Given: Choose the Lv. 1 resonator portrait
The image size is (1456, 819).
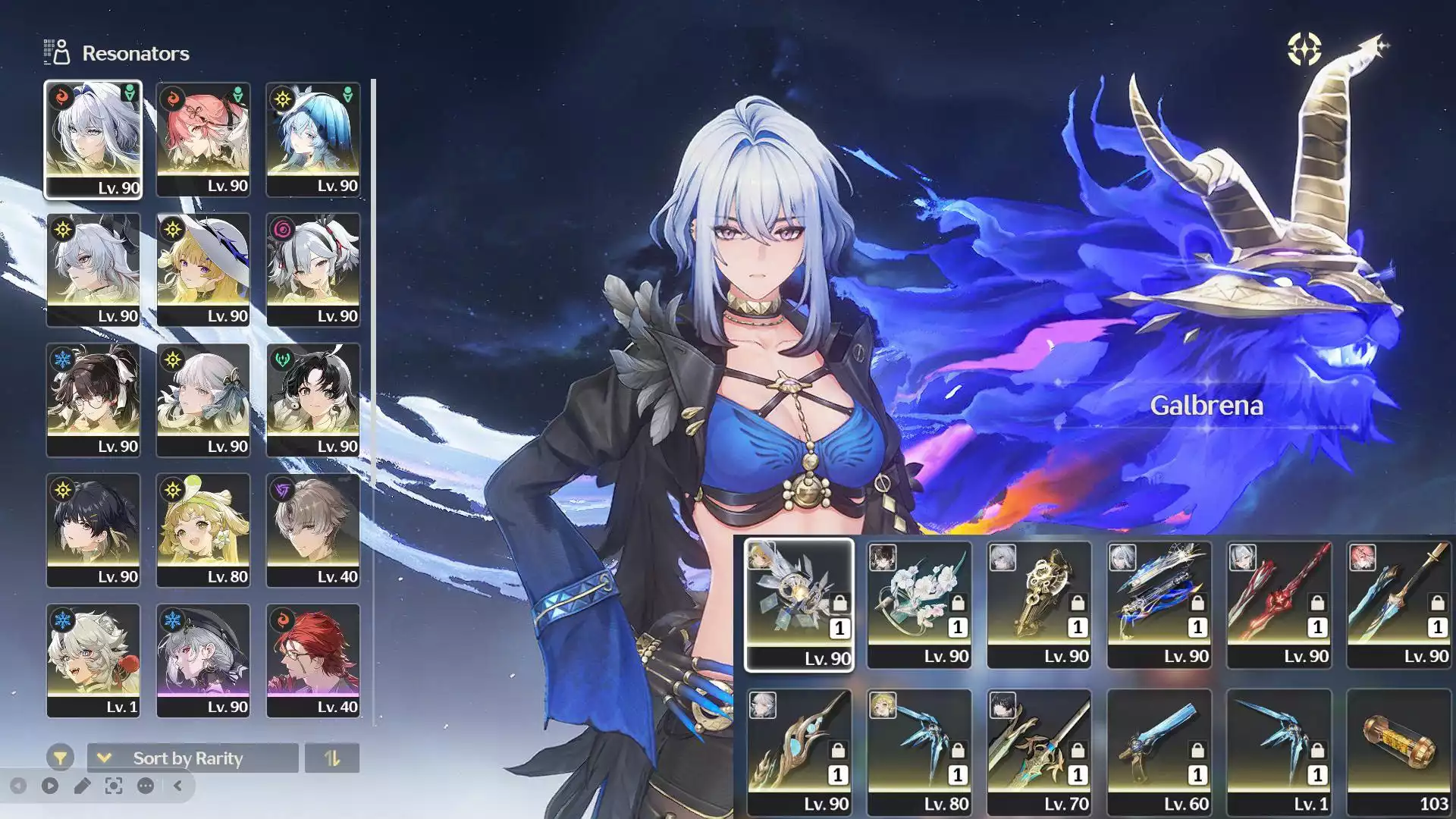Looking at the screenshot, I should coord(93,661).
